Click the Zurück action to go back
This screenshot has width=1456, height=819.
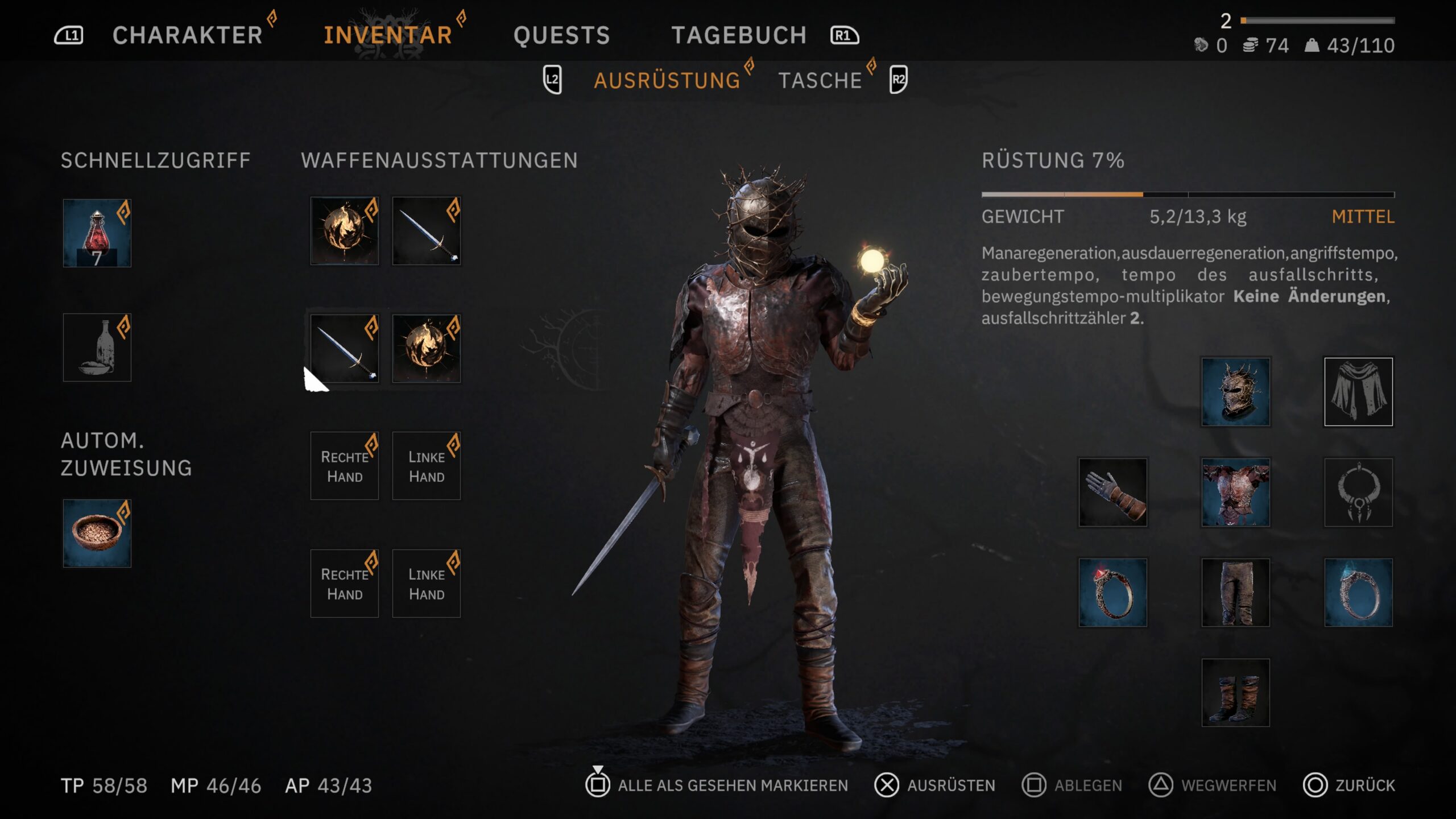click(1349, 785)
